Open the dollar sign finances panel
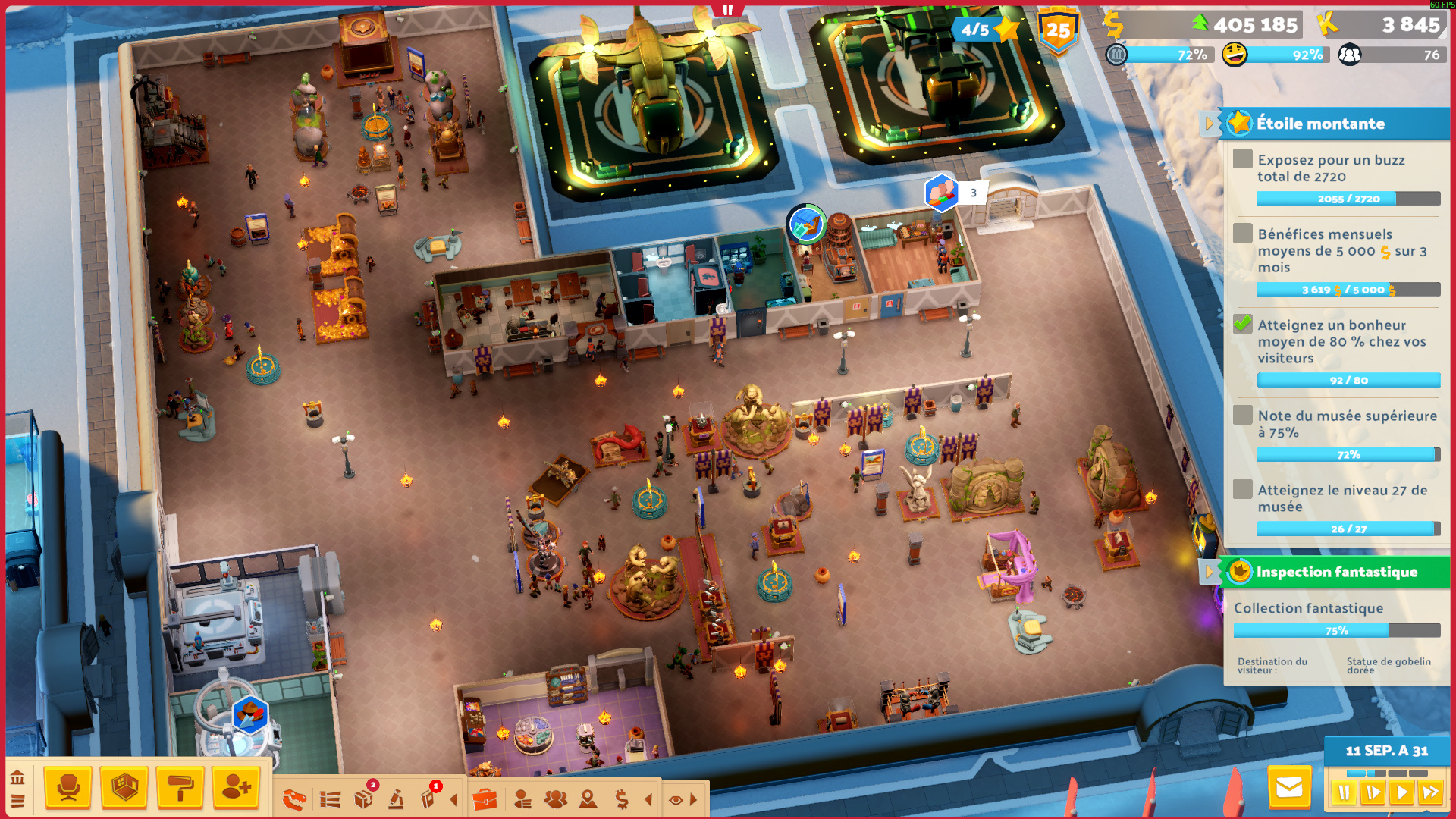1456x819 pixels. (622, 799)
